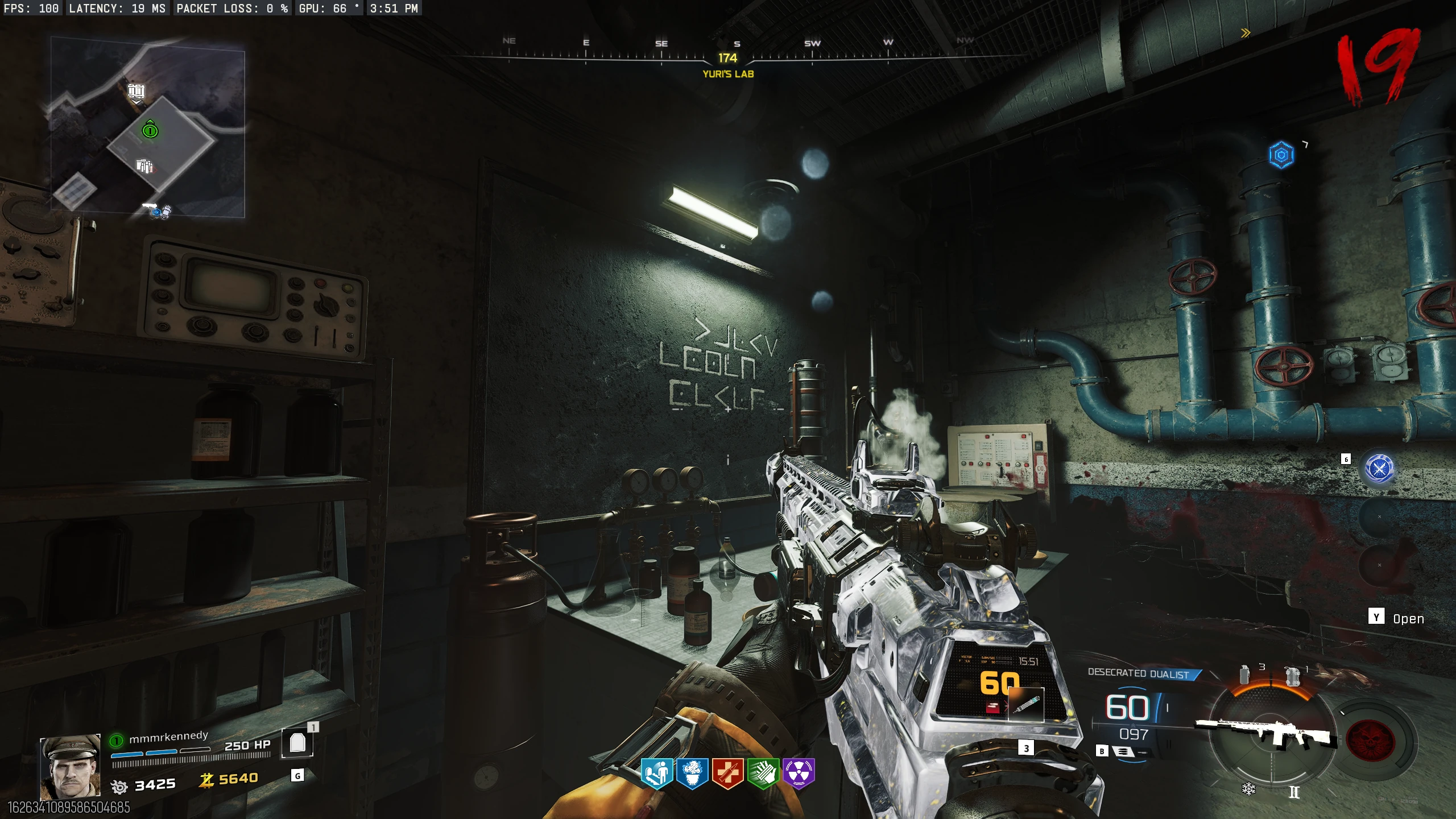Select the light-blue tombstone revive perk
The image size is (1456, 819).
click(657, 773)
